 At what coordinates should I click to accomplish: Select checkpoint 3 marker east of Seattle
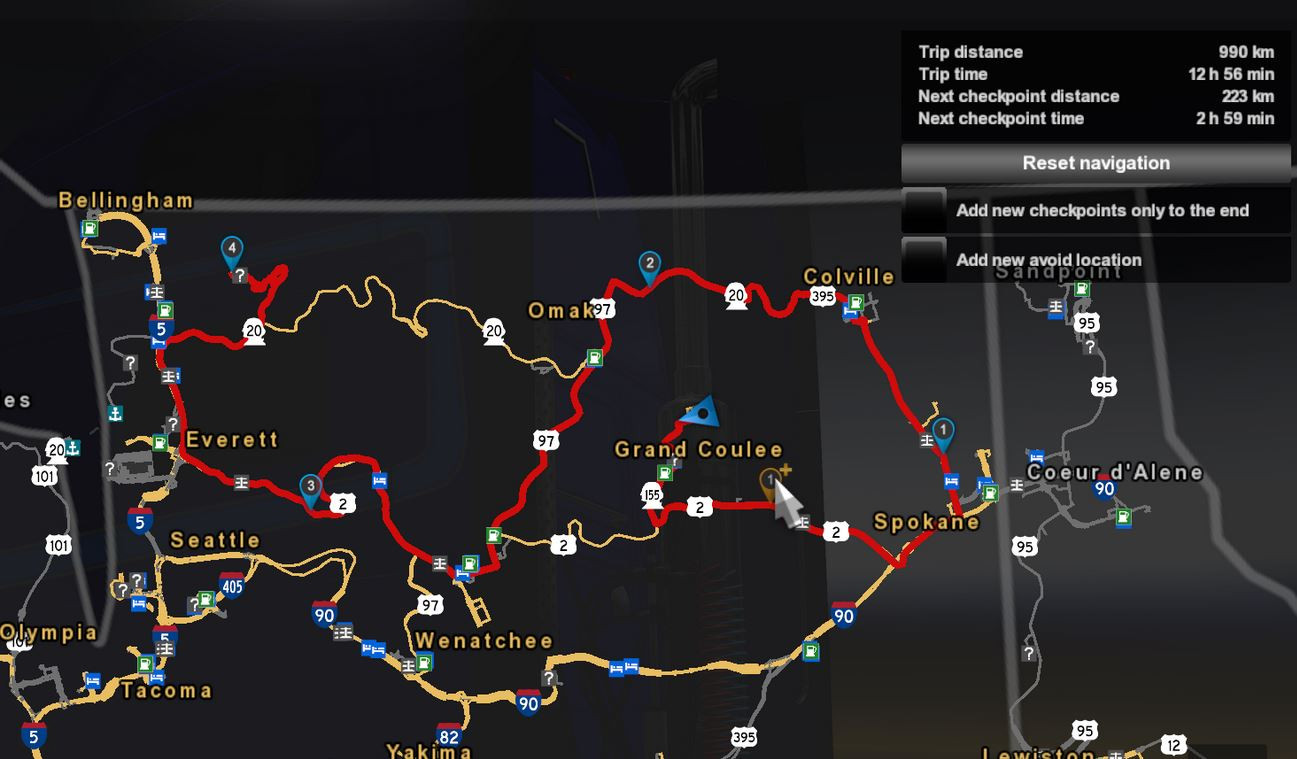(x=310, y=483)
